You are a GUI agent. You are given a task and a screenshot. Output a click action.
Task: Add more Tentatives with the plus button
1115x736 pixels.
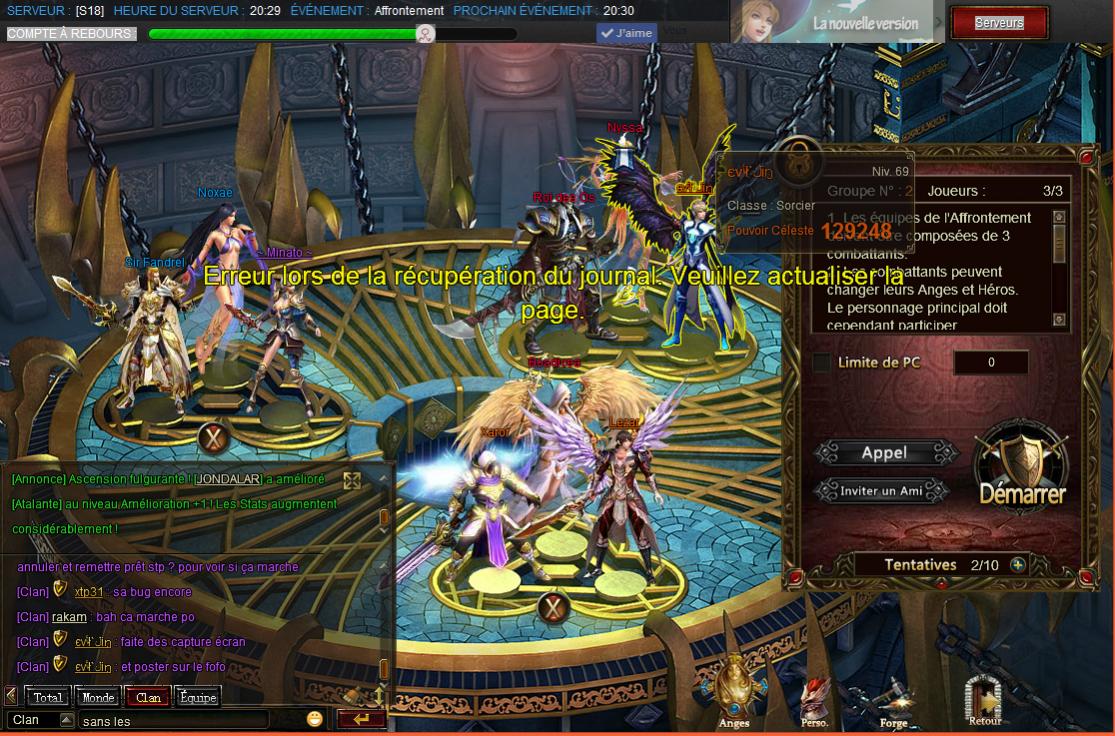[1018, 565]
